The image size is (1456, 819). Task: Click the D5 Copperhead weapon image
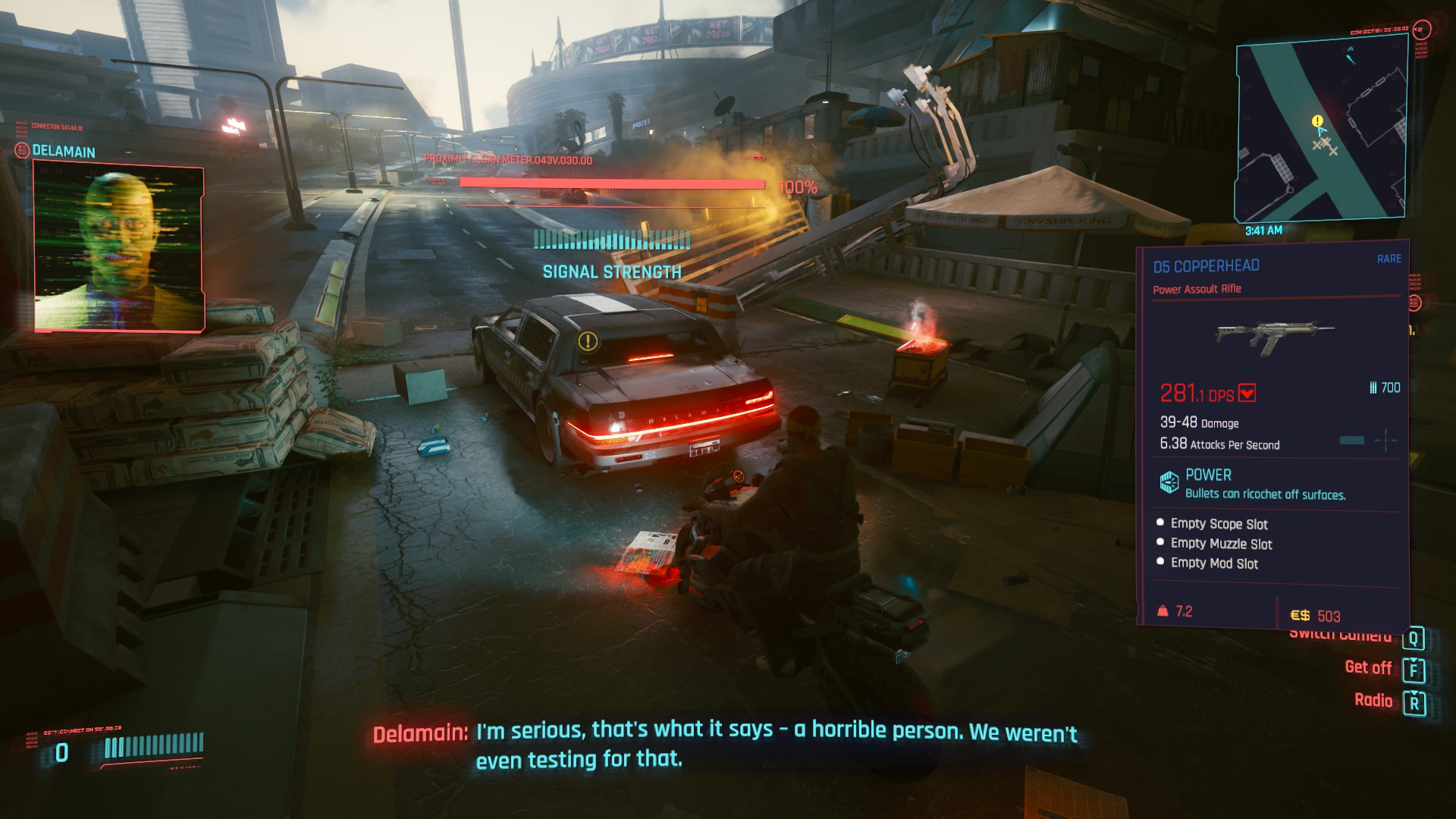[x=1275, y=335]
